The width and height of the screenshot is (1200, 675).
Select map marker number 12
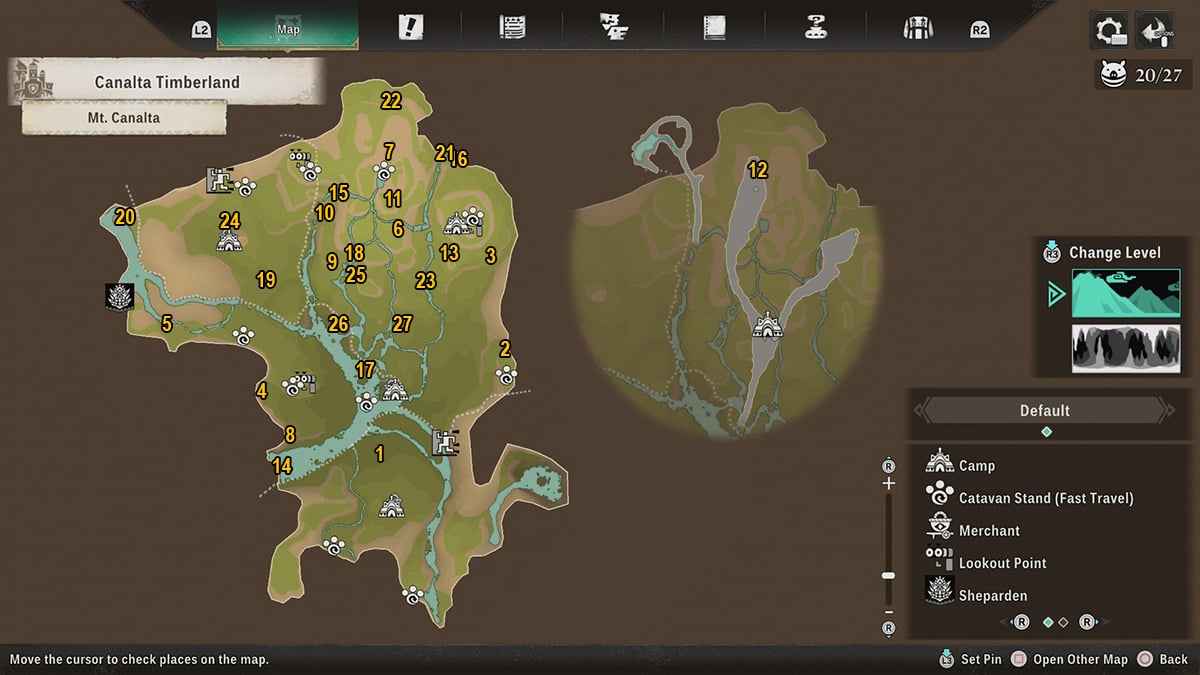[758, 170]
